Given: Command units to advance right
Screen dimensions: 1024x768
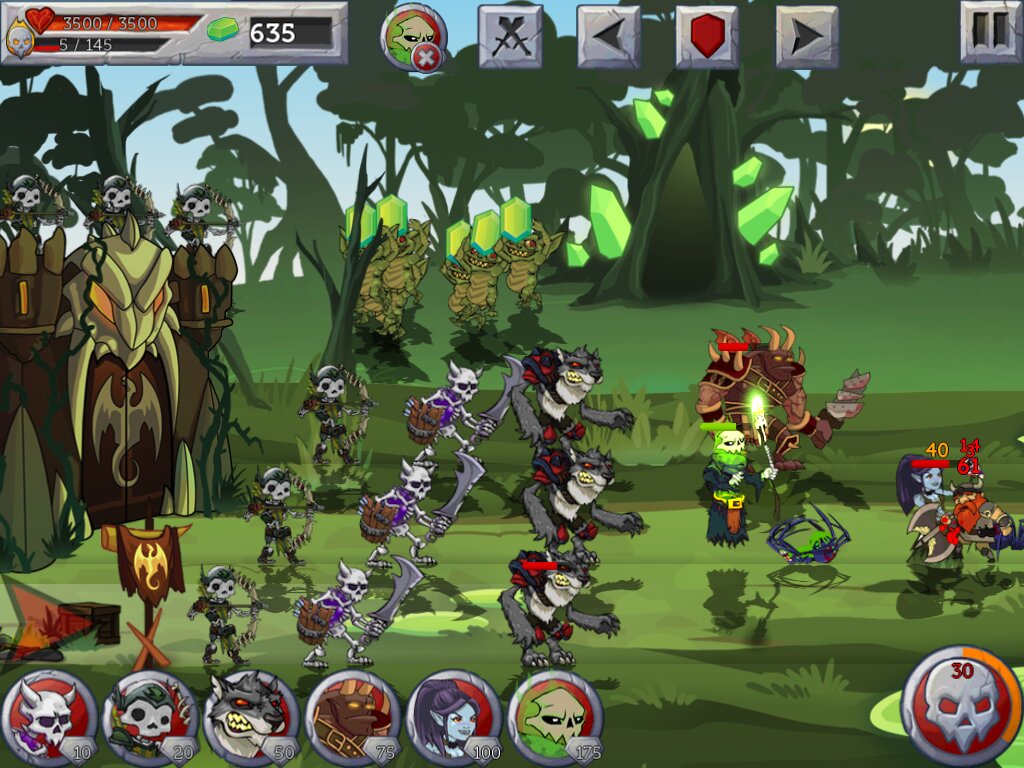Looking at the screenshot, I should (807, 37).
